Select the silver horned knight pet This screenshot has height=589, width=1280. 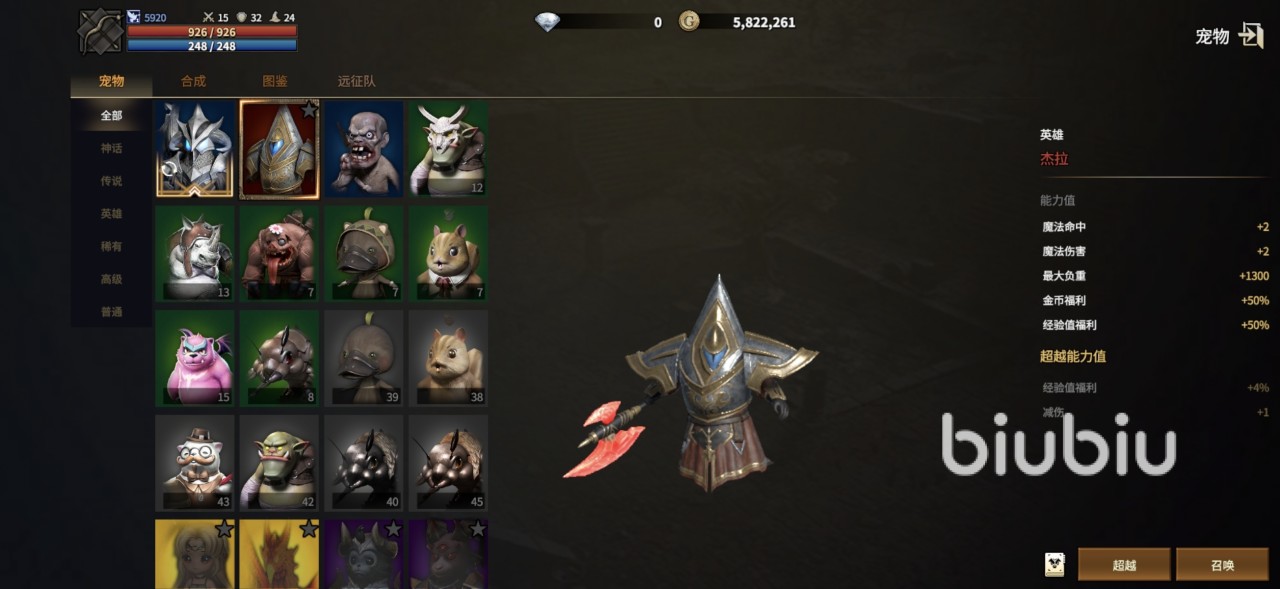(x=195, y=149)
